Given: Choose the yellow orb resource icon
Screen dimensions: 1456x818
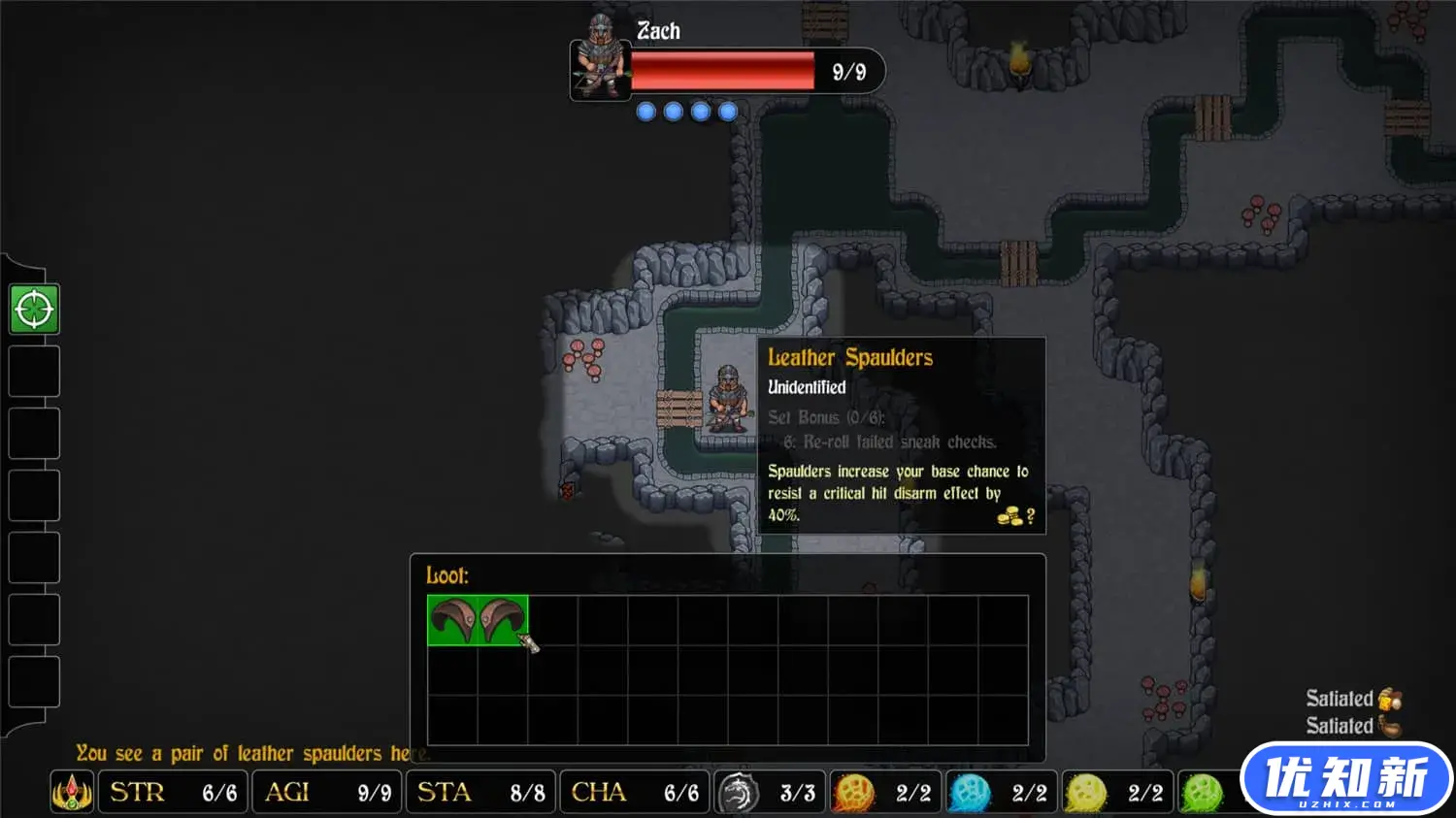Looking at the screenshot, I should click(1085, 793).
